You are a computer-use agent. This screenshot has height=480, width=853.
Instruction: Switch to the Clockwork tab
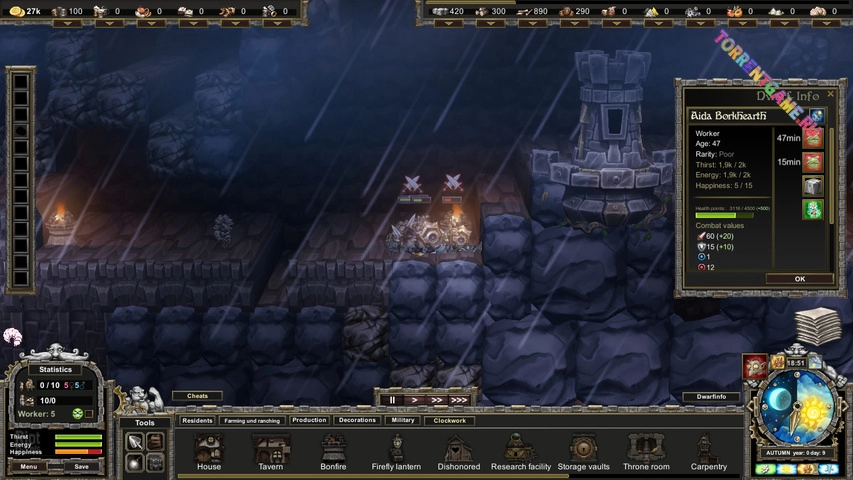coord(450,421)
